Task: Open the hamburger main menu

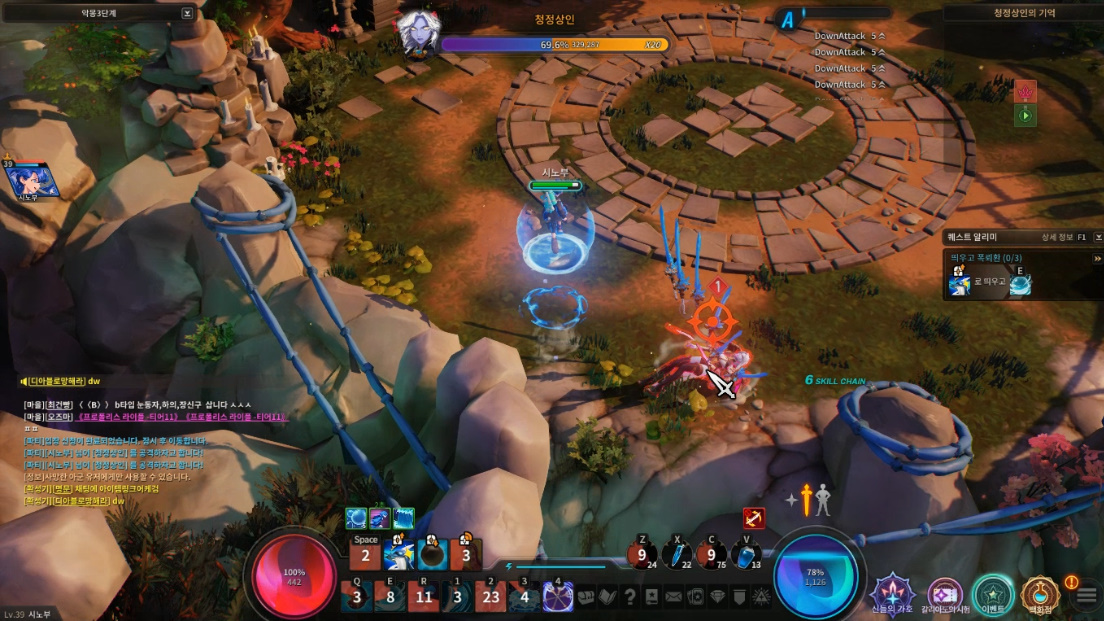Action: point(1087,596)
